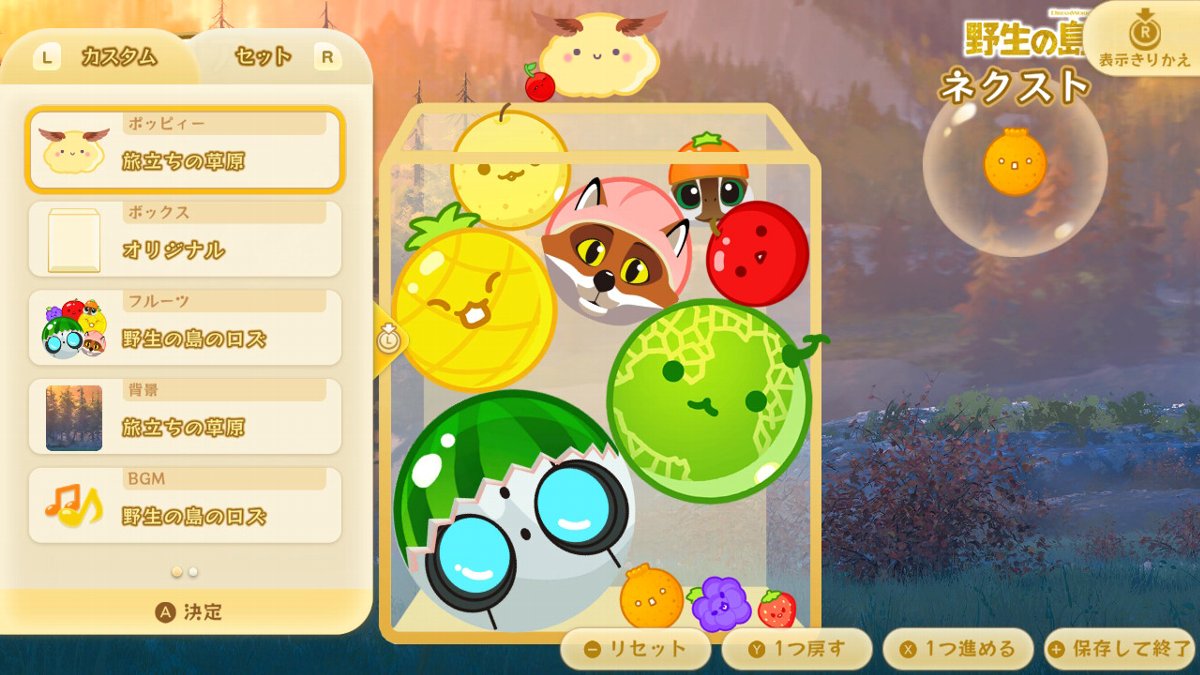The height and width of the screenshot is (675, 1200).
Task: Undo with the 1つ戻す button
Action: pyautogui.click(x=796, y=649)
